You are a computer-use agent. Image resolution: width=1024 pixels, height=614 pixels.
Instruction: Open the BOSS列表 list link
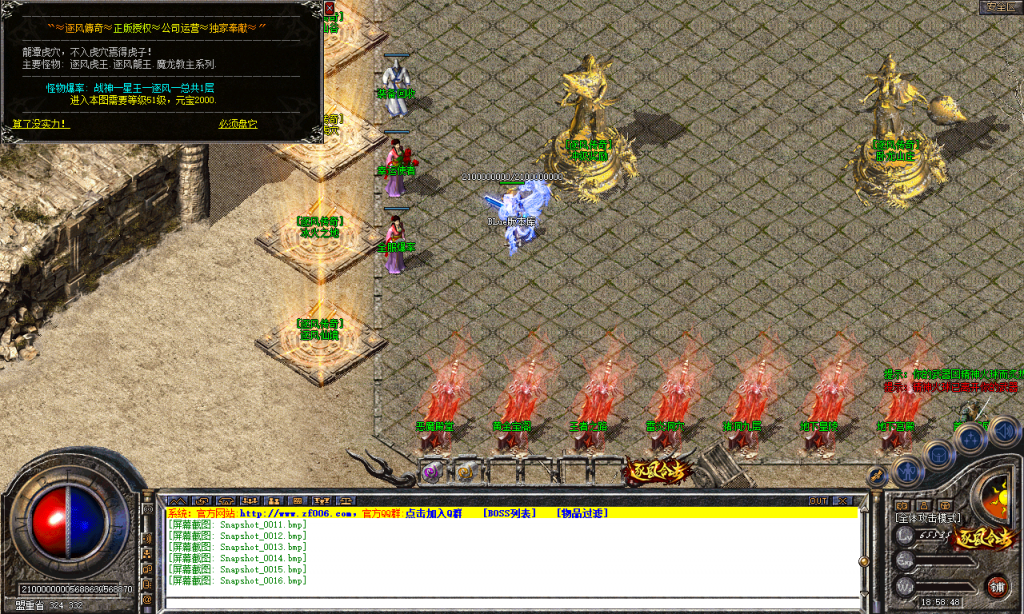[510, 513]
